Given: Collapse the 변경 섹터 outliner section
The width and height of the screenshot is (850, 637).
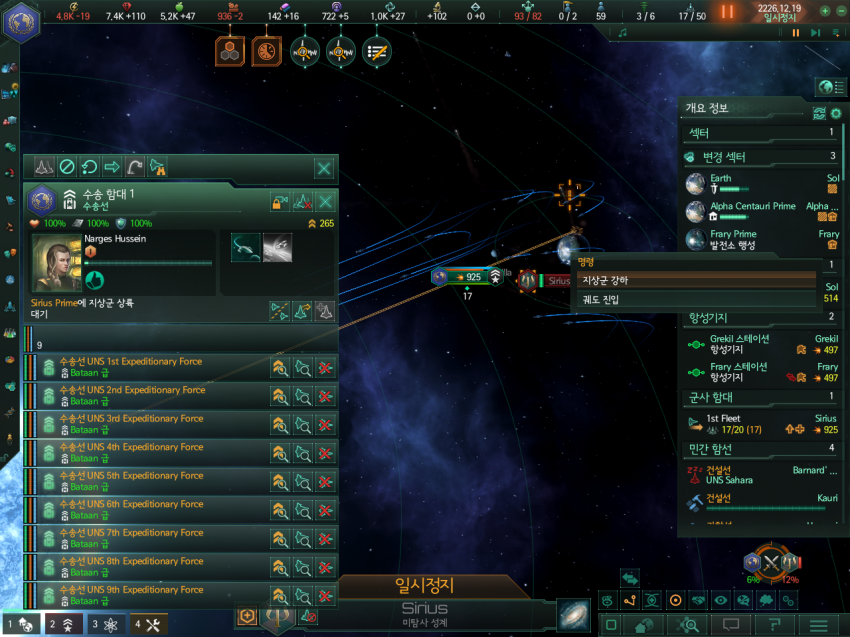Looking at the screenshot, I should (x=760, y=157).
